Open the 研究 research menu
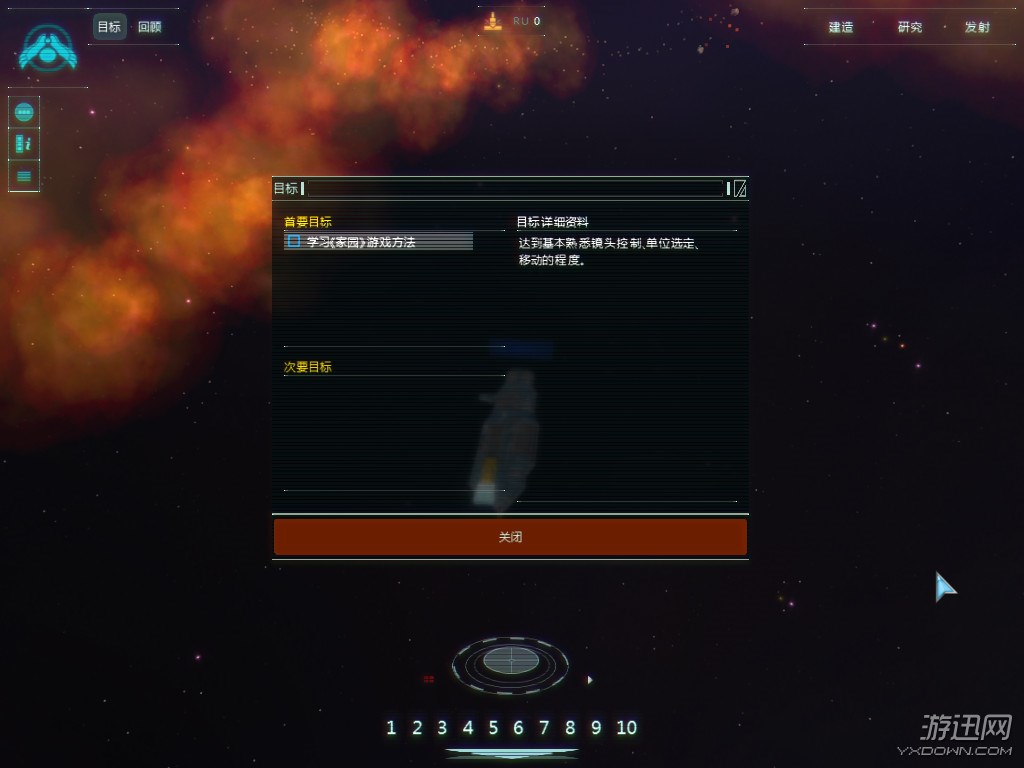The width and height of the screenshot is (1024, 768). point(910,27)
